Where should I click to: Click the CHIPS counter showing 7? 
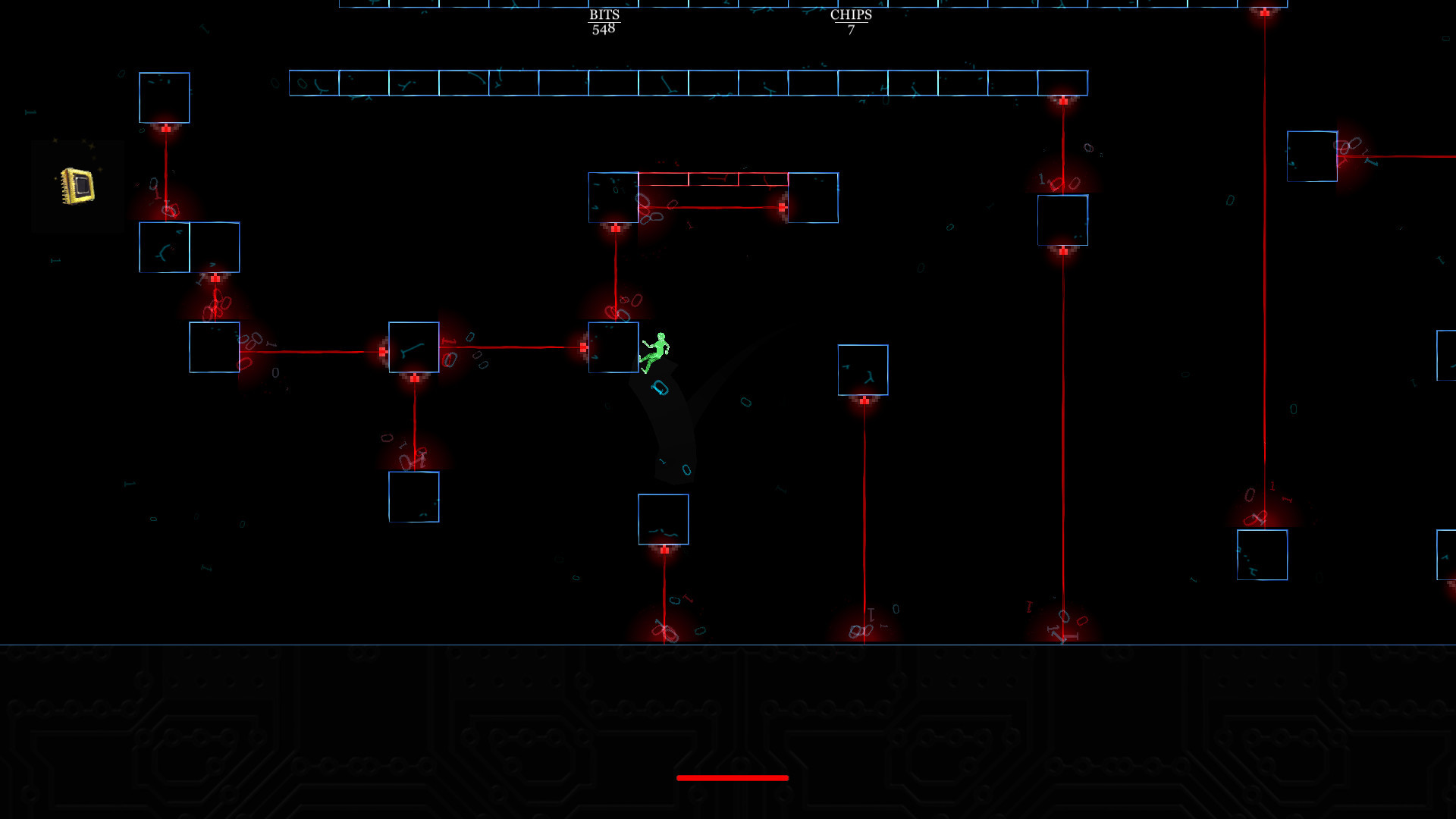pos(851,20)
